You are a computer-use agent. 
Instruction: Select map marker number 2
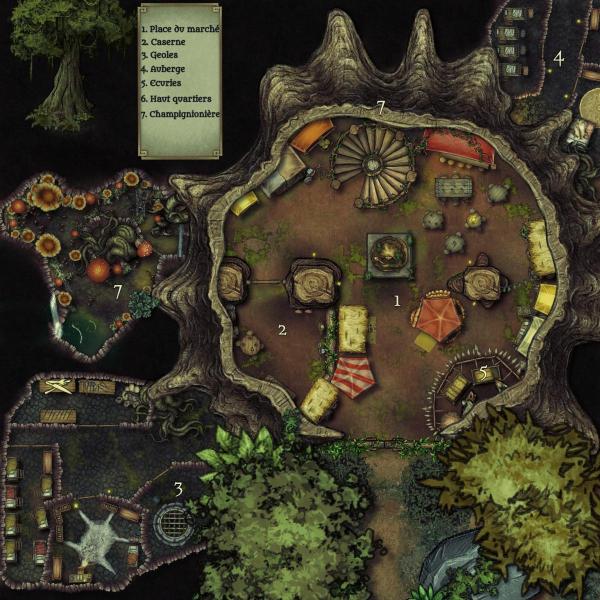282,329
